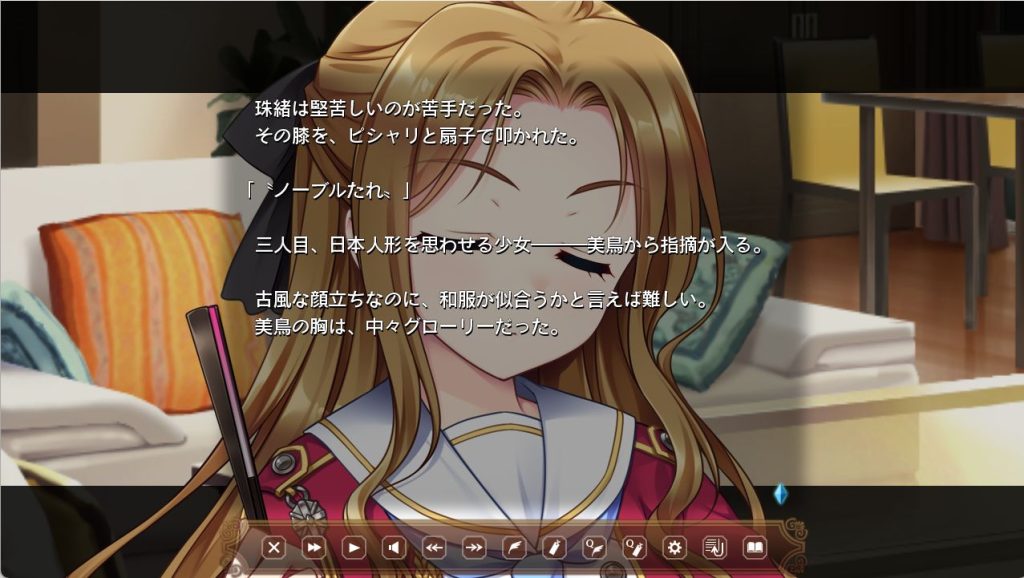1024x578 pixels.
Task: Open the save menu with the quill icon
Action: tap(514, 548)
